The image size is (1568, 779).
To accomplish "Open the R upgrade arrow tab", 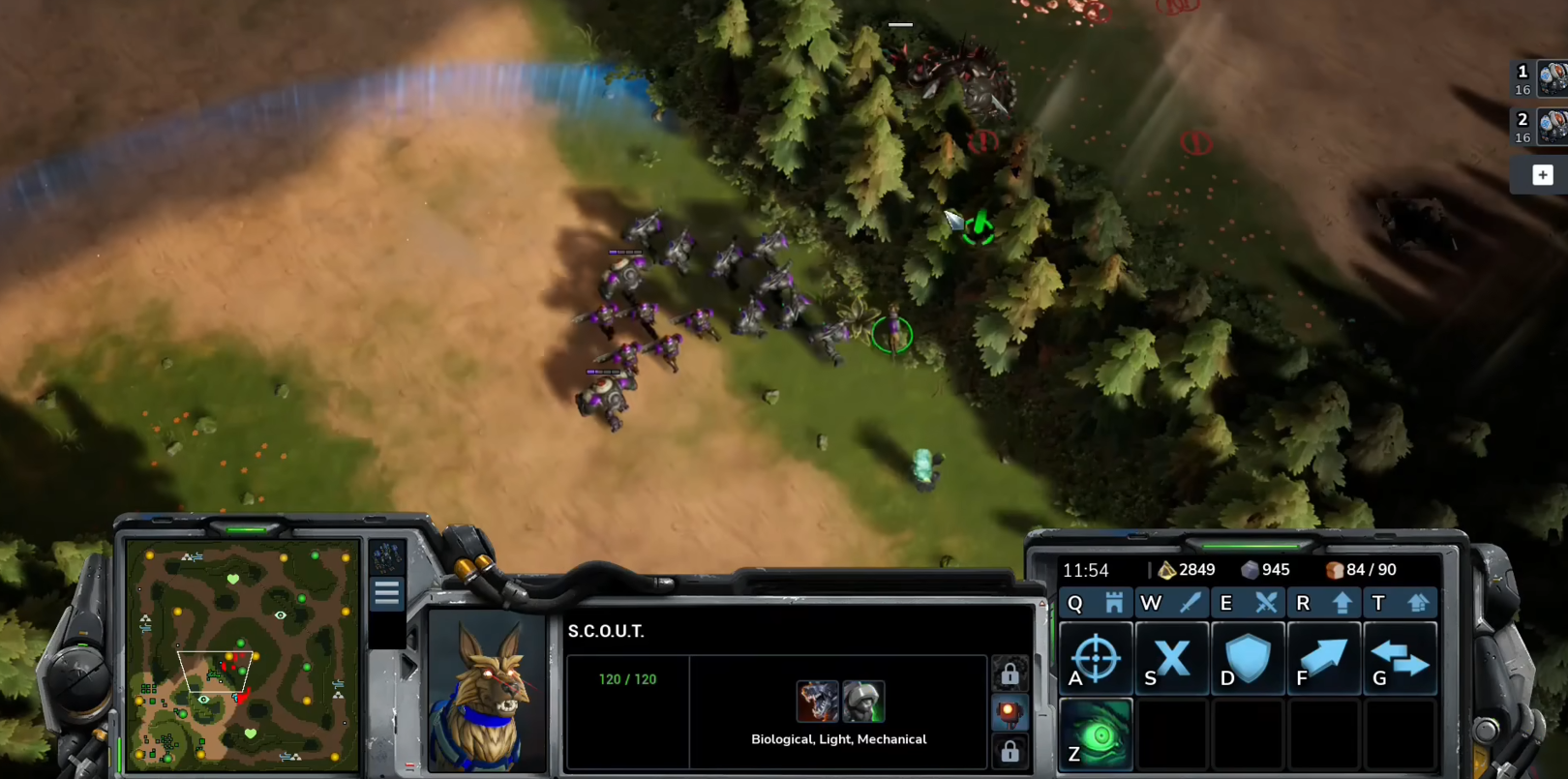I will [1322, 603].
